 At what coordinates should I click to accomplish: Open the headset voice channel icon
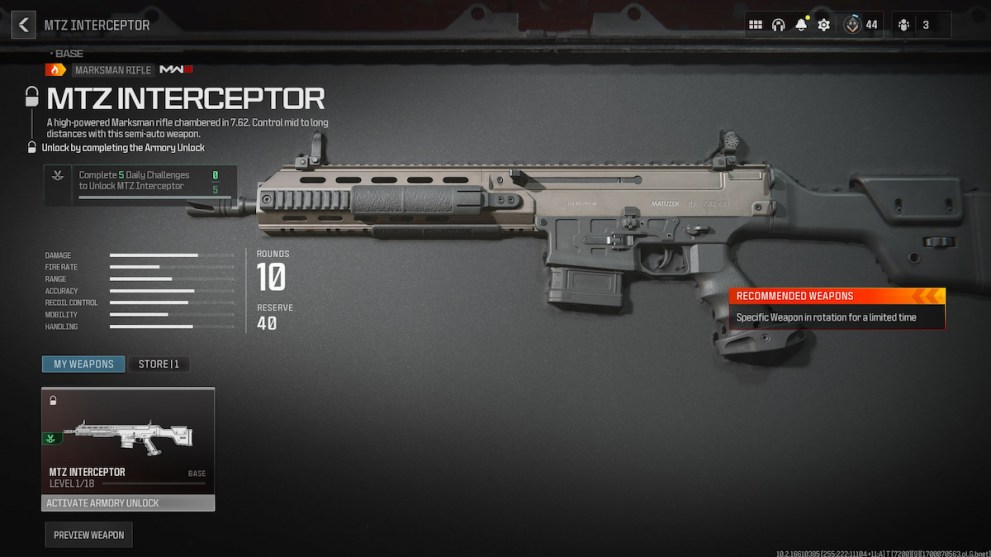click(x=778, y=25)
